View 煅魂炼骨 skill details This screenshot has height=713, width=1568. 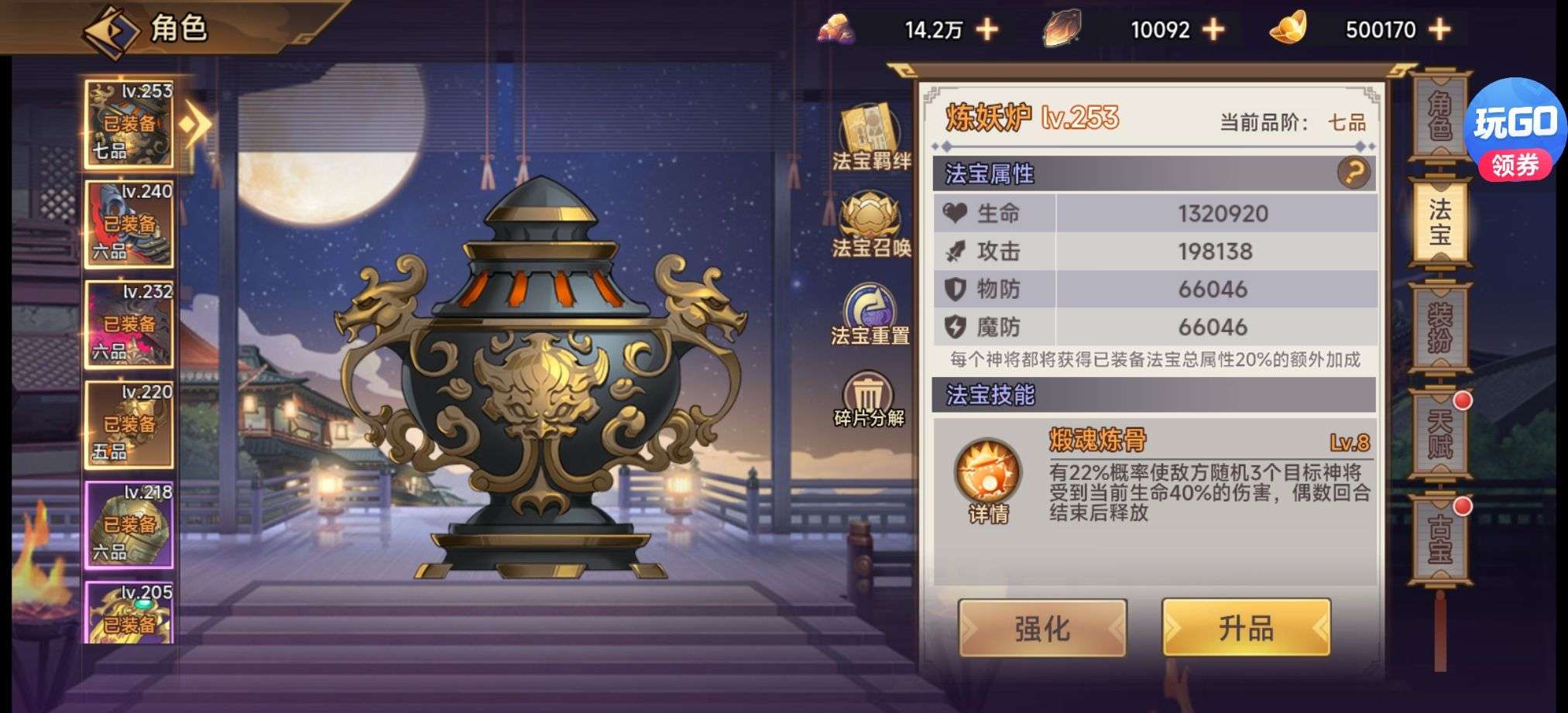pos(988,480)
